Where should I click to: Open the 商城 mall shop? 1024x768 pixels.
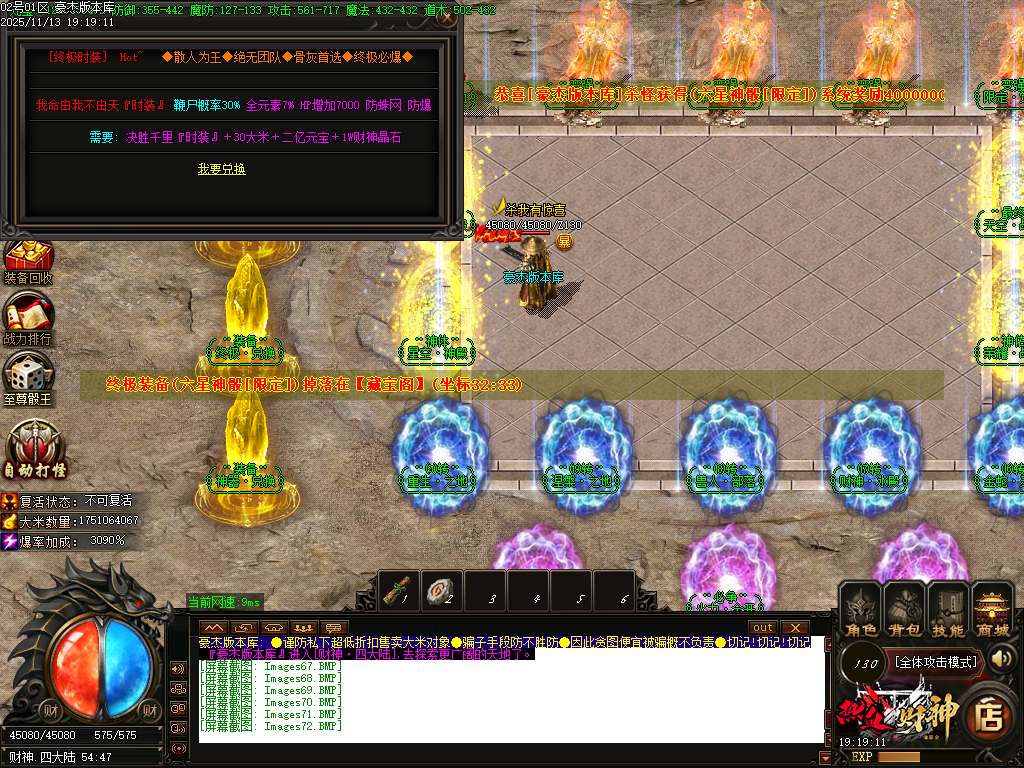993,610
